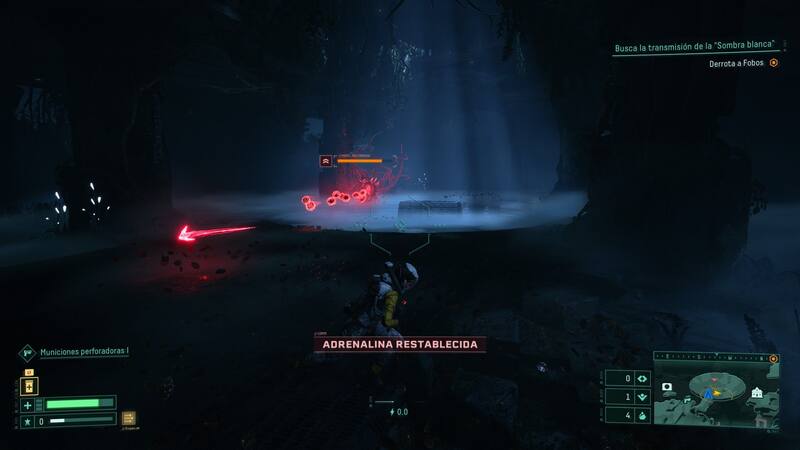This screenshot has width=800, height=450.
Task: Select the ether resource icon showing 4
Action: click(x=640, y=414)
